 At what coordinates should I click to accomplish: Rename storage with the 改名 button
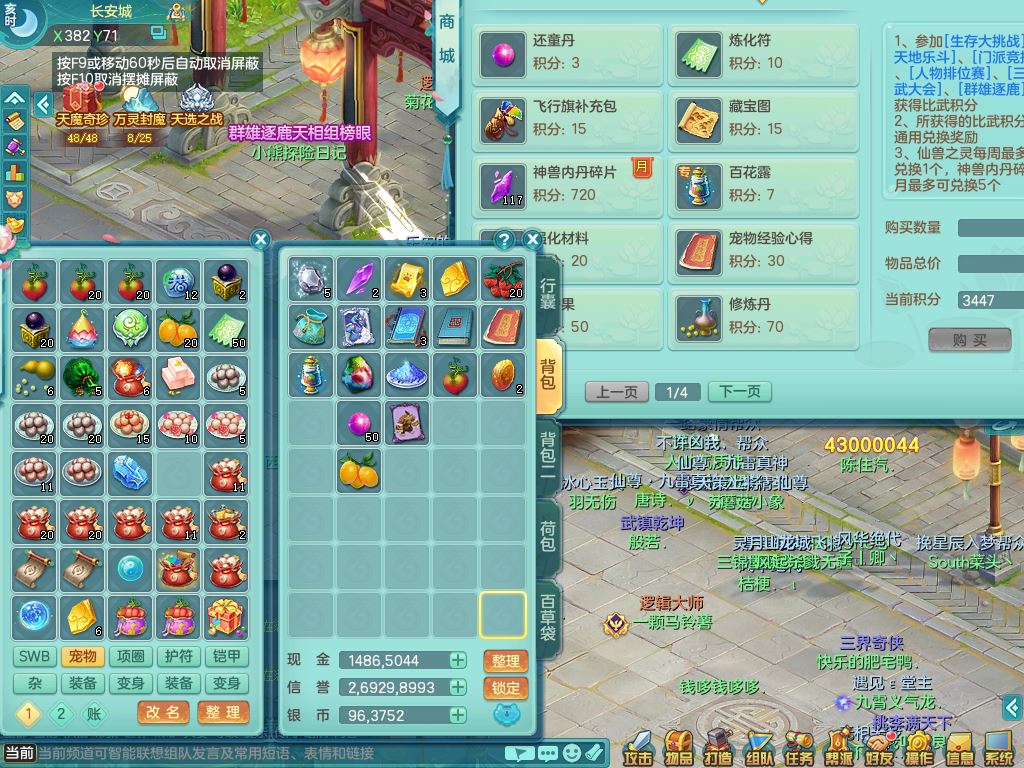click(162, 713)
